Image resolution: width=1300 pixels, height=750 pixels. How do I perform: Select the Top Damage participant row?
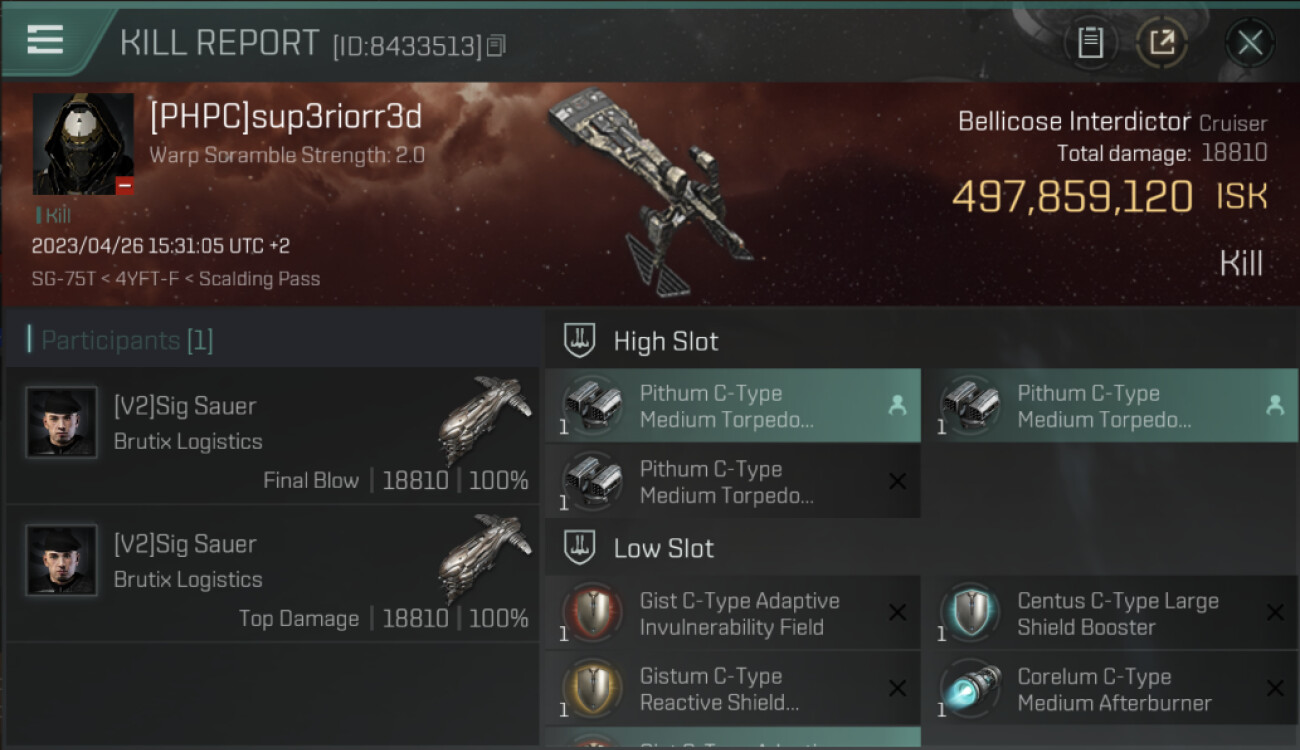click(272, 574)
